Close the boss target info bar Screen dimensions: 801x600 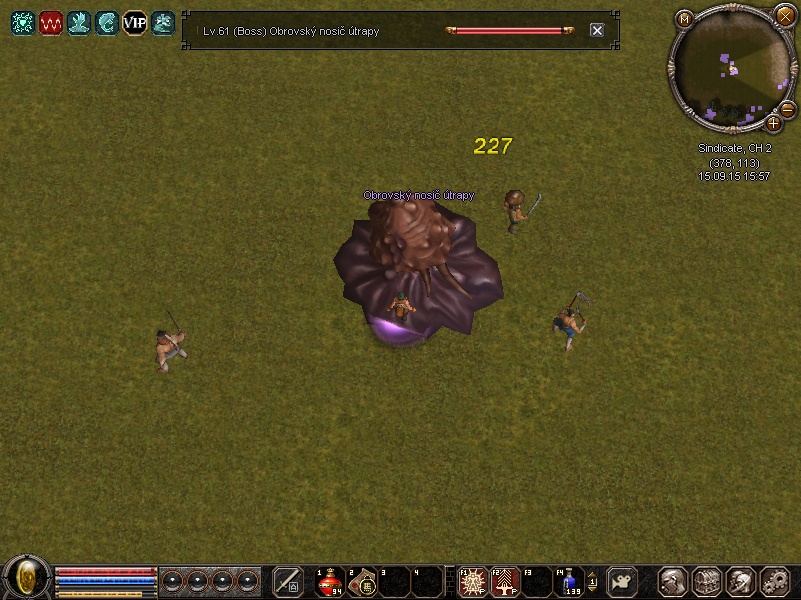coord(597,31)
